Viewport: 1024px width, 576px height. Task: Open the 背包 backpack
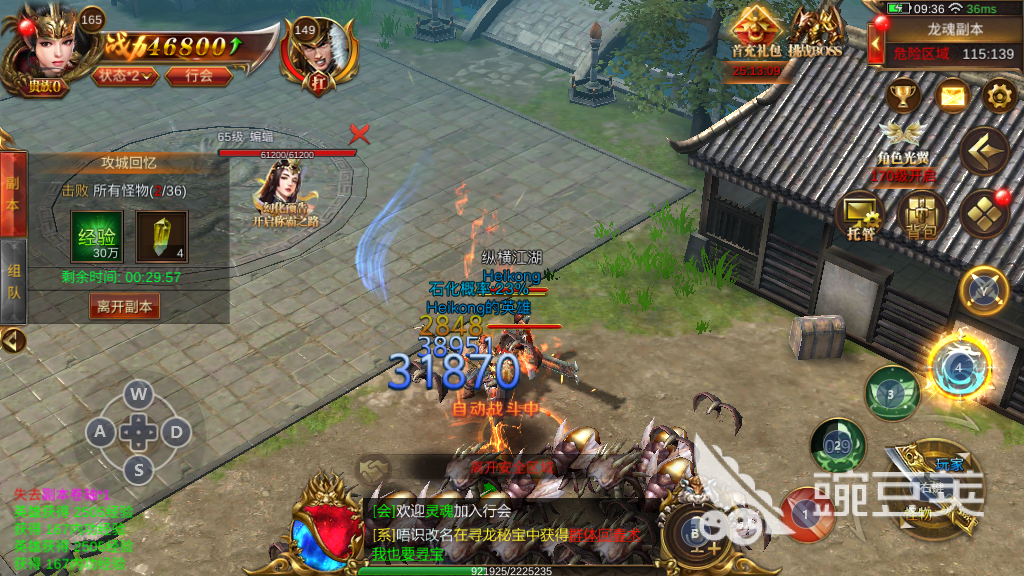[x=920, y=213]
